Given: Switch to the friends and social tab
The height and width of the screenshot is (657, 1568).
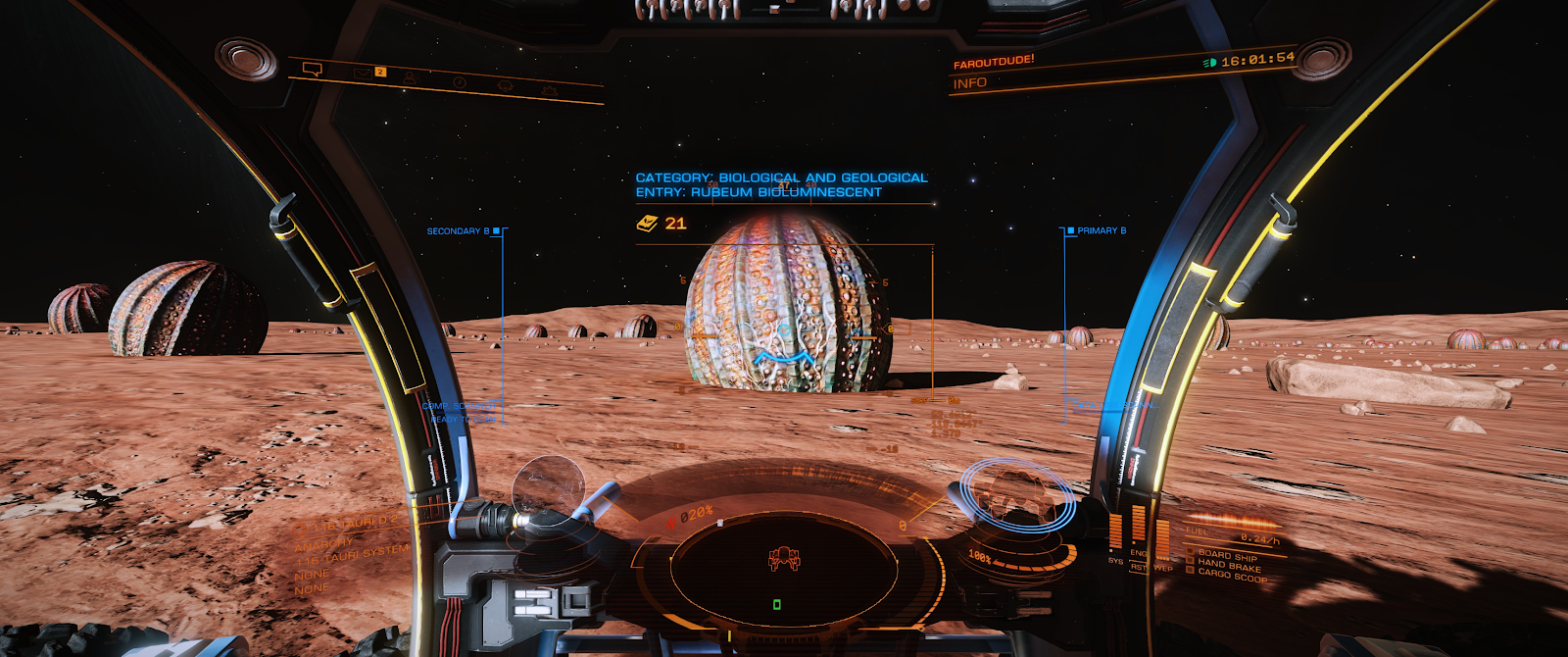Looking at the screenshot, I should (411, 77).
